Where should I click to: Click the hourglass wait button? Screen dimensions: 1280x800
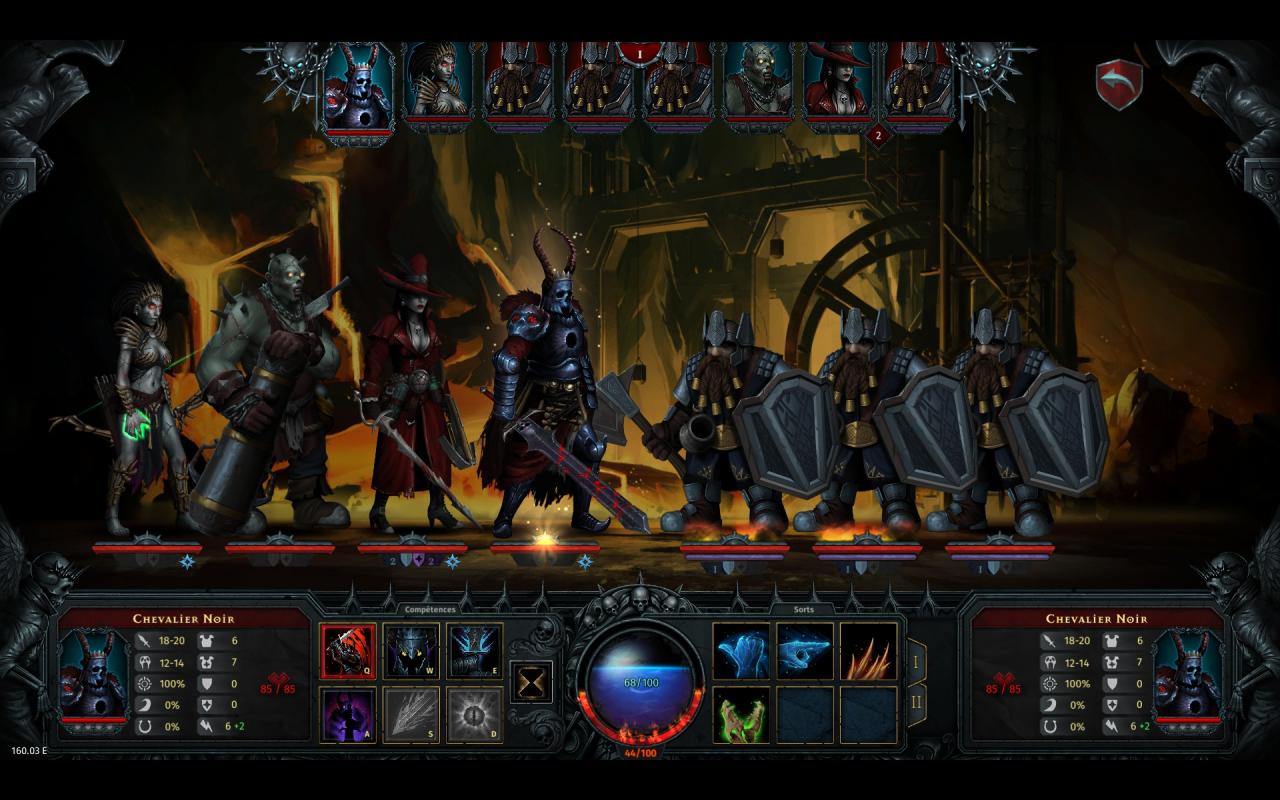[x=532, y=681]
